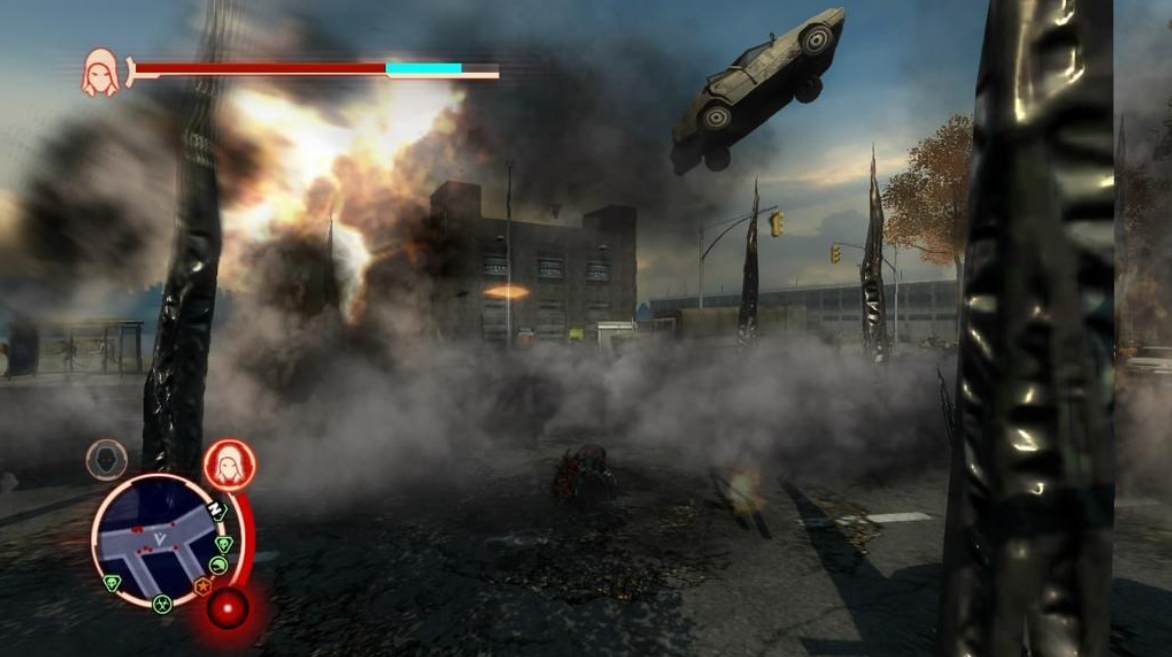This screenshot has height=657, width=1172.
Task: Click the north compass marker on minimap
Action: point(215,510)
